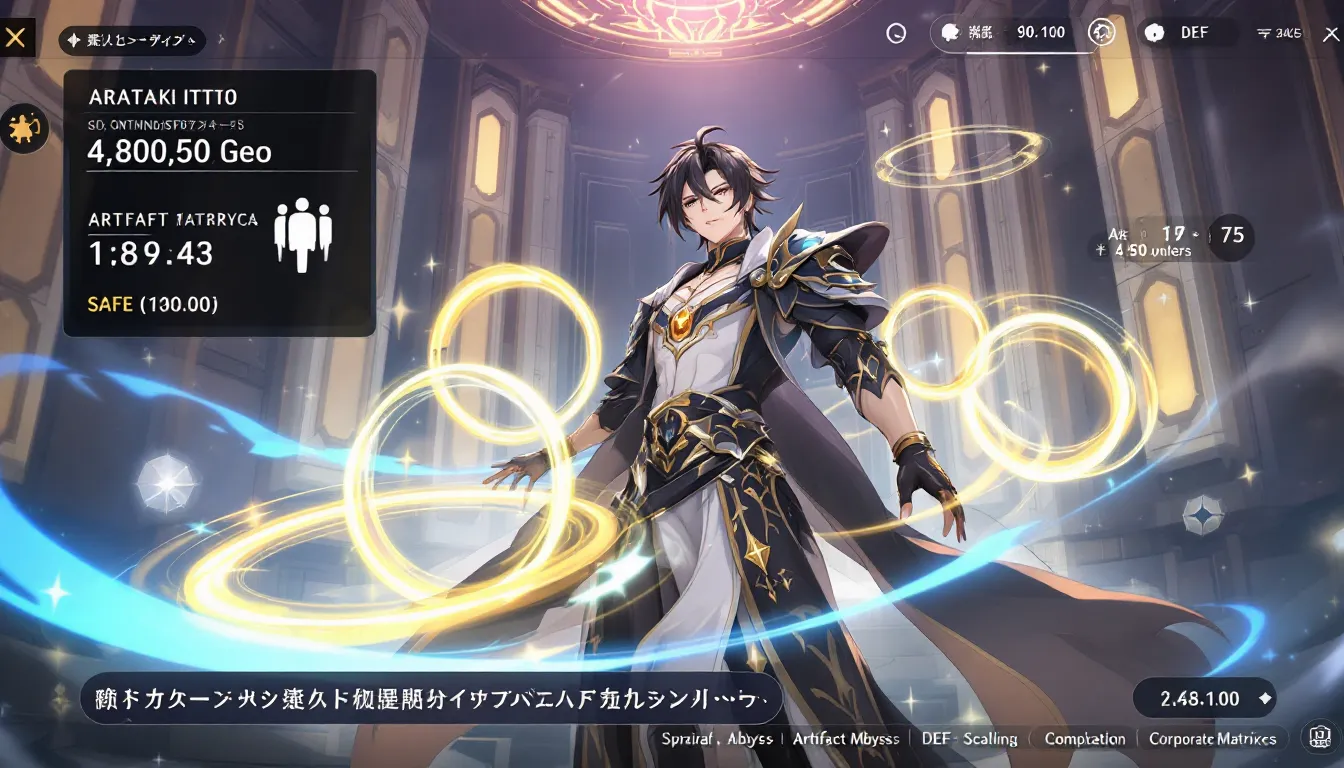The image size is (1344, 768).
Task: Close the panel with the yellow X
Action: click(x=16, y=40)
